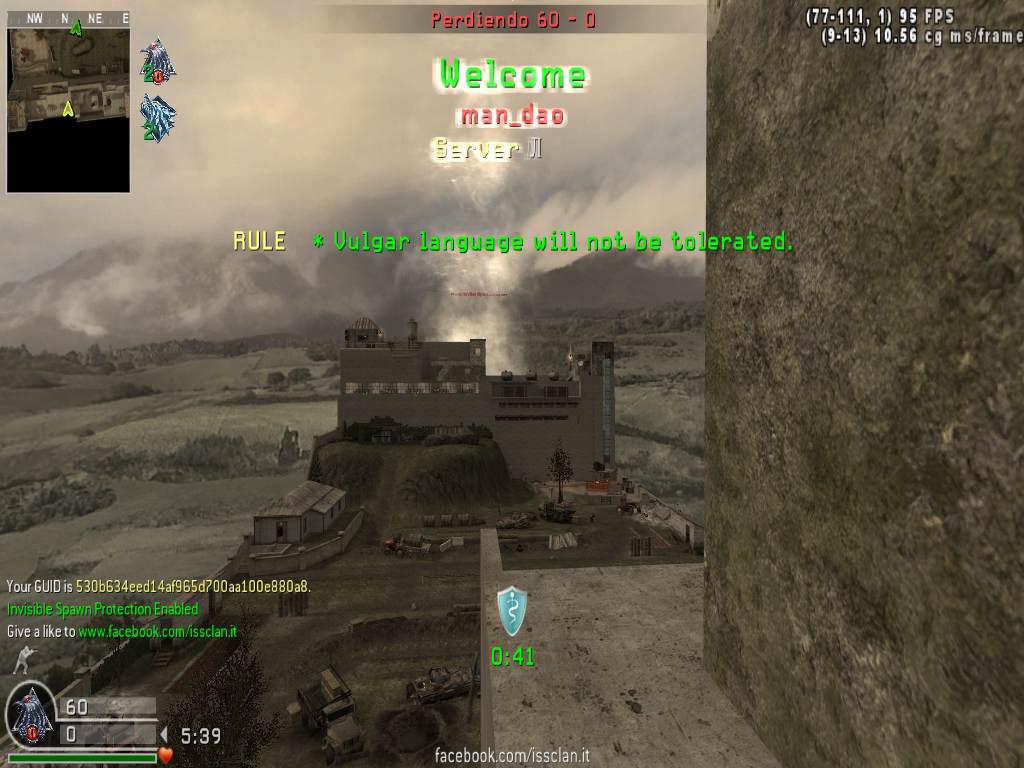Open the www.facebook.com/issclan.it link text
The width and height of the screenshot is (1024, 768).
[157, 632]
